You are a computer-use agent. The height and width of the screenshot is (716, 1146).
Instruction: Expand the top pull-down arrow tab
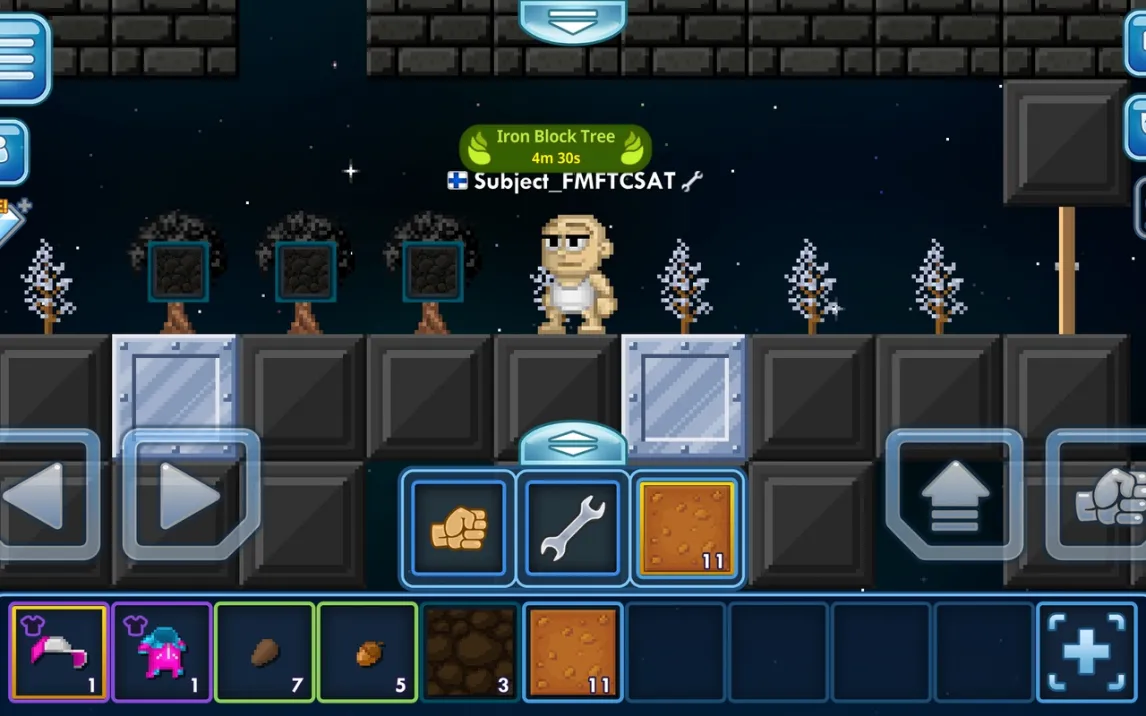572,20
